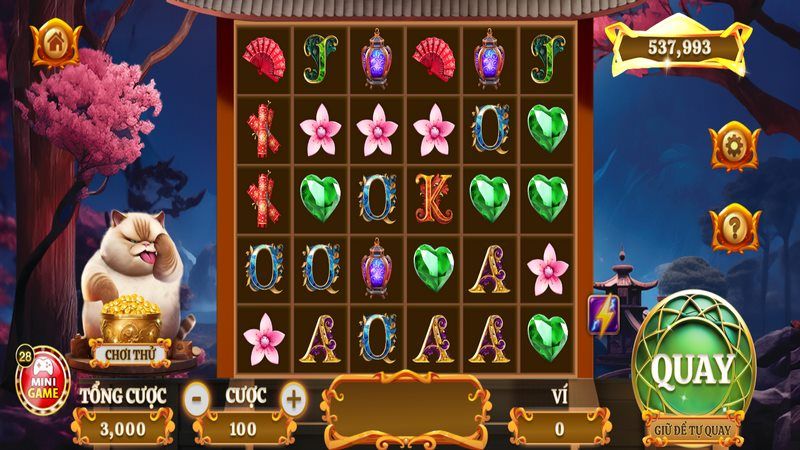Open the gear settings menu
This screenshot has height=450, width=800.
click(734, 146)
